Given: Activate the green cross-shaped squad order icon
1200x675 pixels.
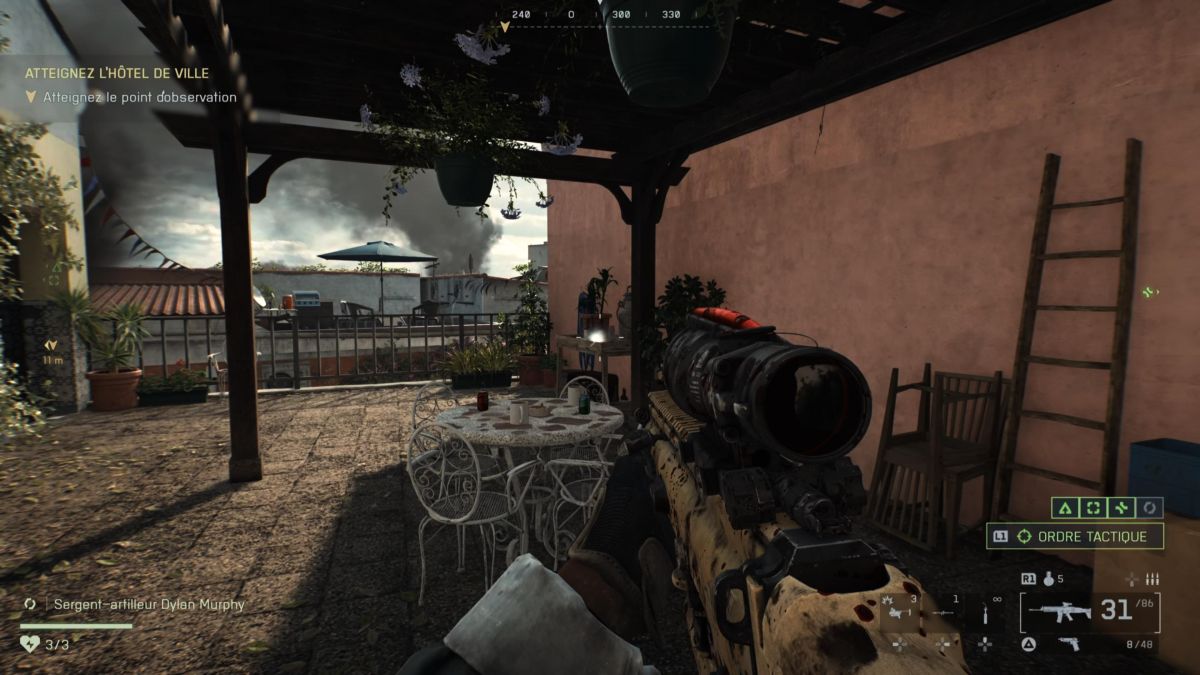Looking at the screenshot, I should (1121, 508).
